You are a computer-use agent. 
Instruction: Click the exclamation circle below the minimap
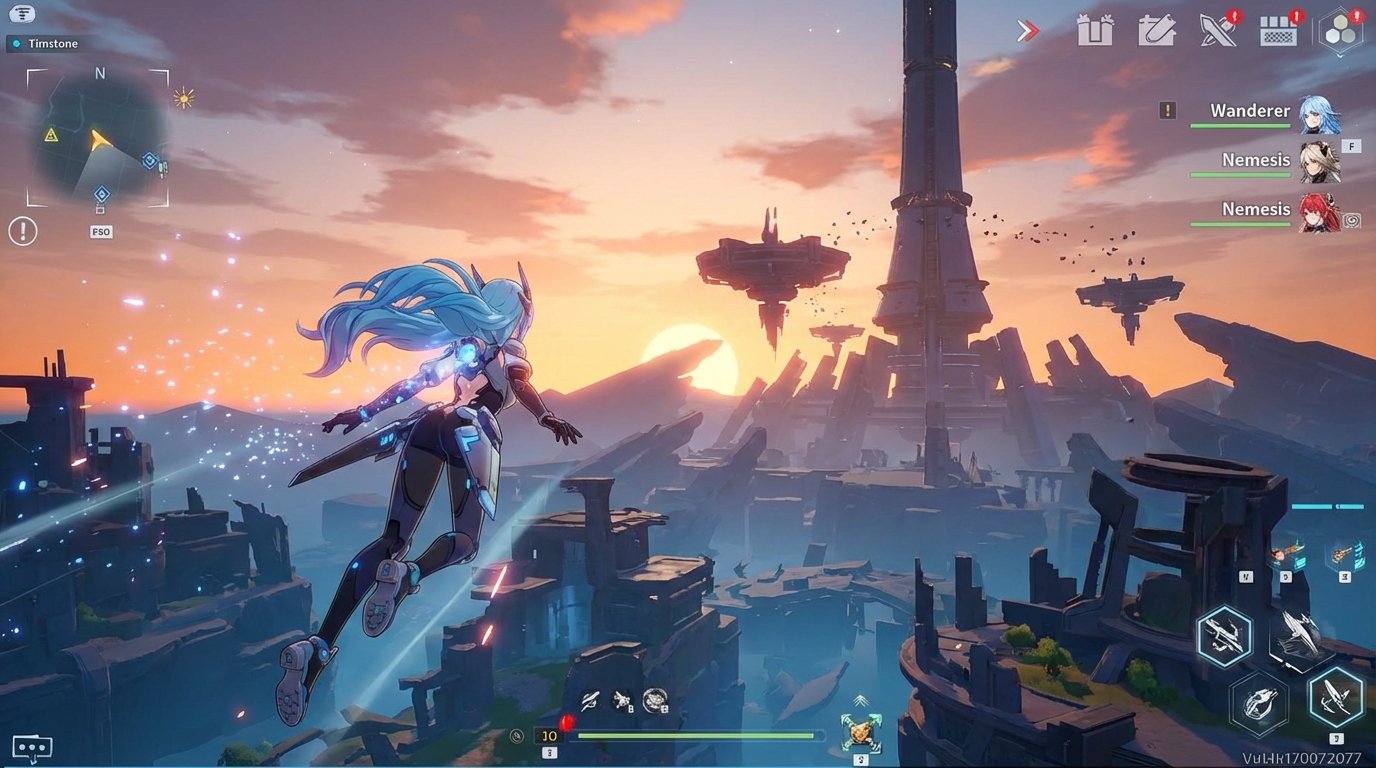point(22,231)
